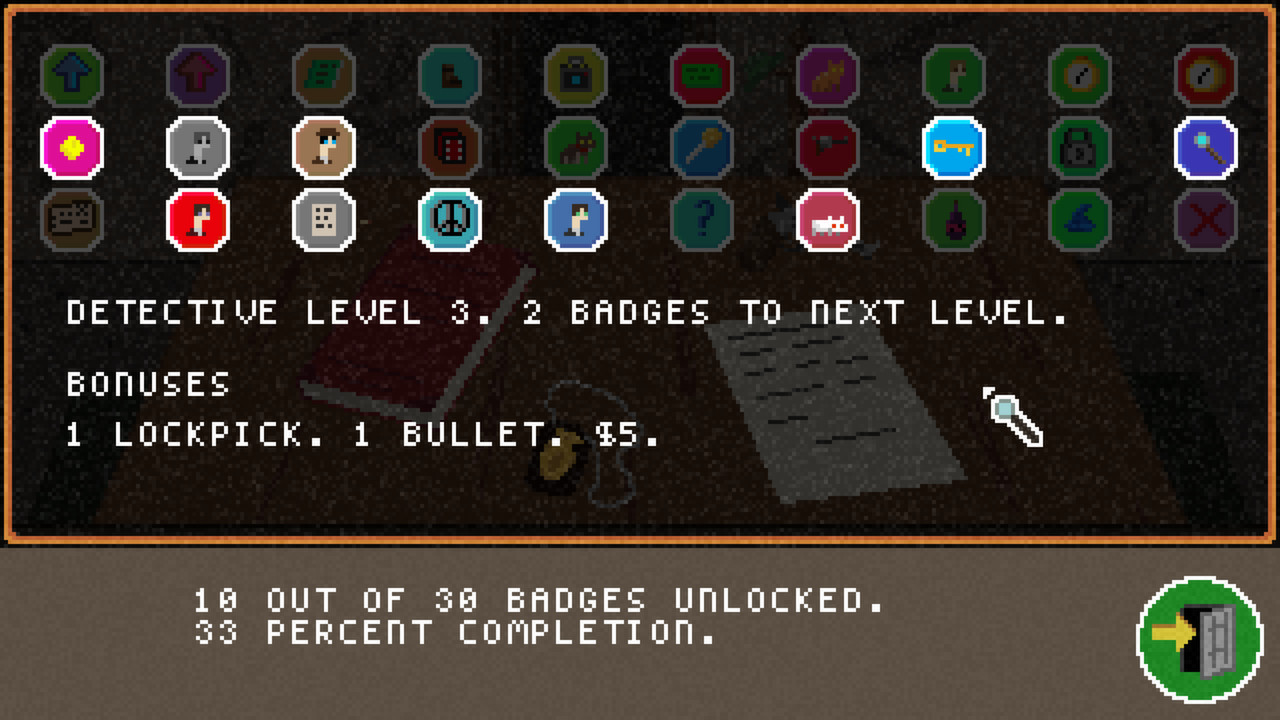Open the gray detective badge
Image resolution: width=1280 pixels, height=720 pixels.
tap(198, 147)
